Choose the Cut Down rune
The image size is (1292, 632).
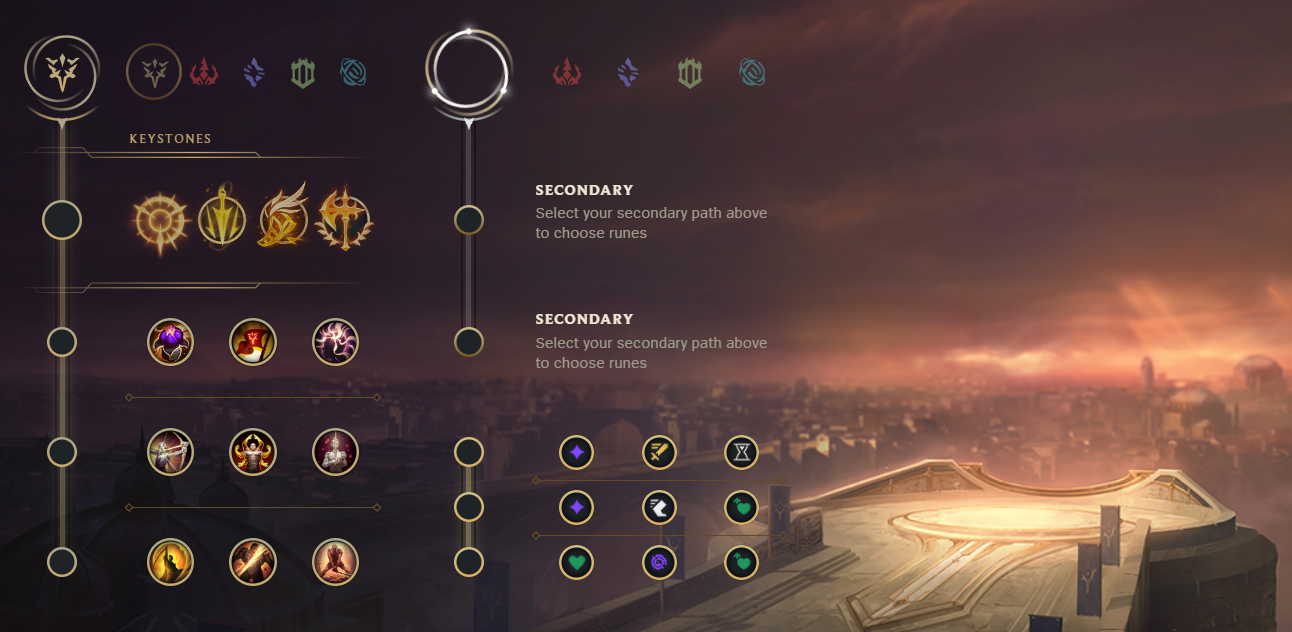coord(253,562)
